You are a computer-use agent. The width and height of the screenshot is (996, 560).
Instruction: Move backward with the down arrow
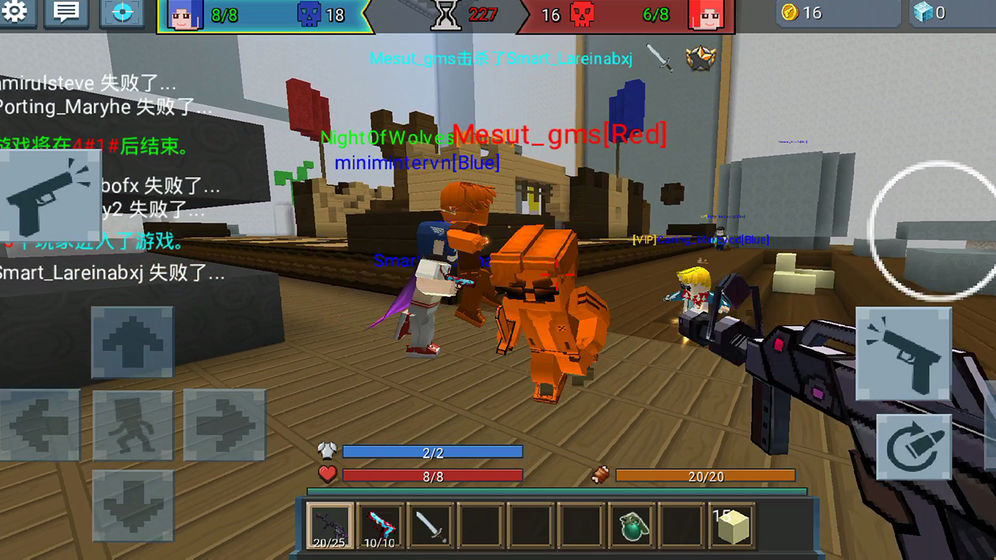point(132,505)
